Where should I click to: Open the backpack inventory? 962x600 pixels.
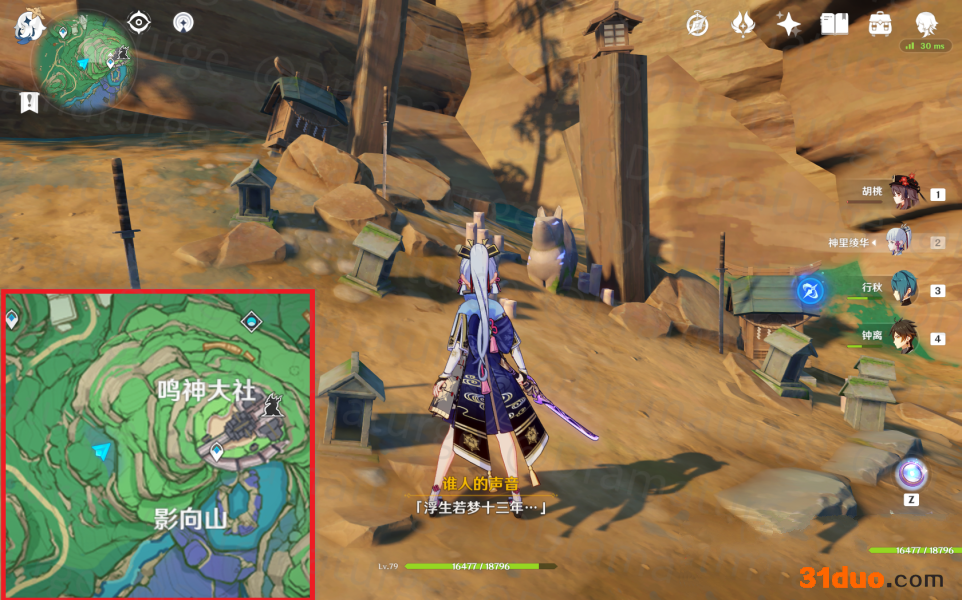880,24
